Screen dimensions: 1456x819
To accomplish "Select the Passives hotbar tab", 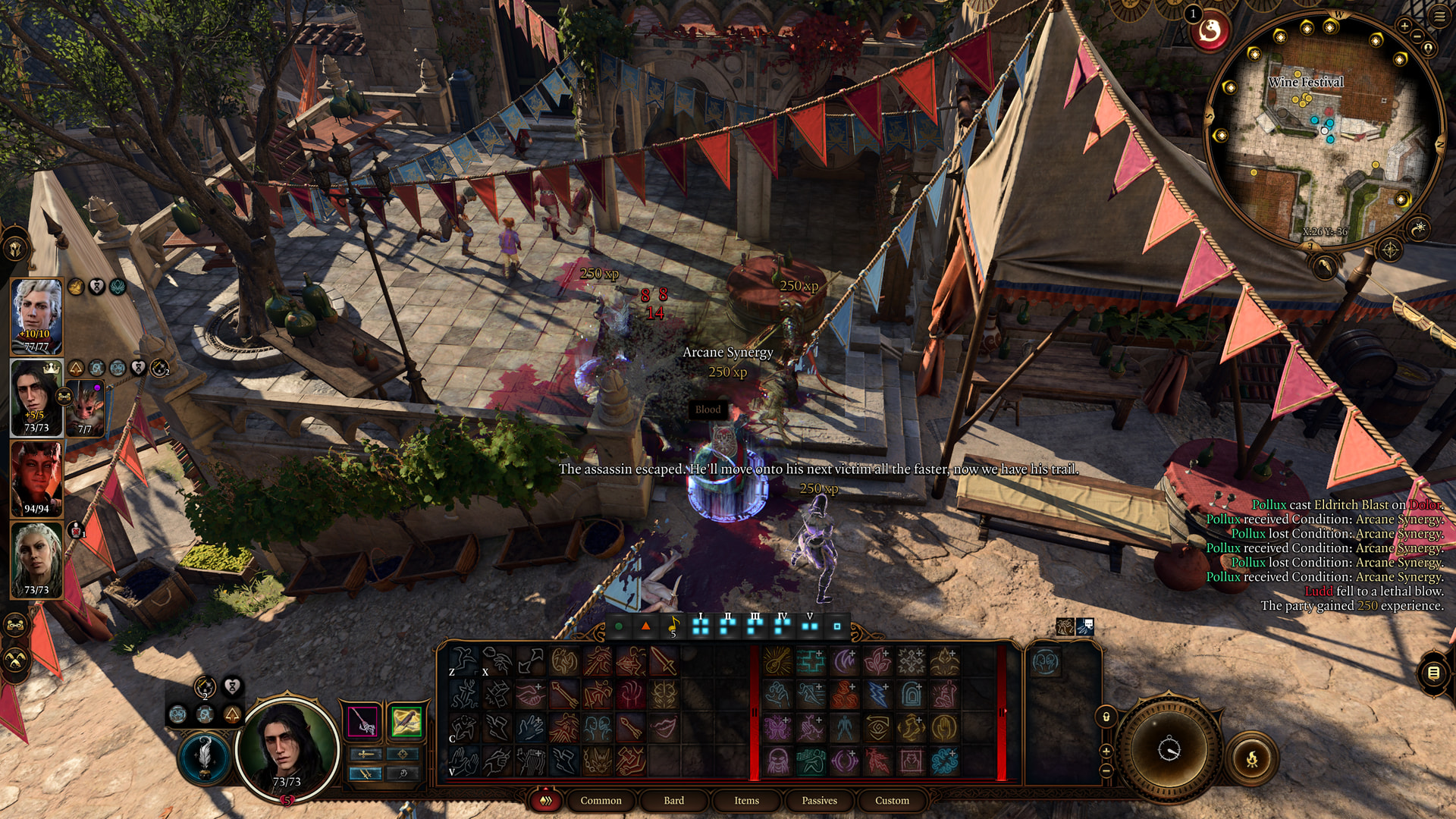I will pos(819,800).
